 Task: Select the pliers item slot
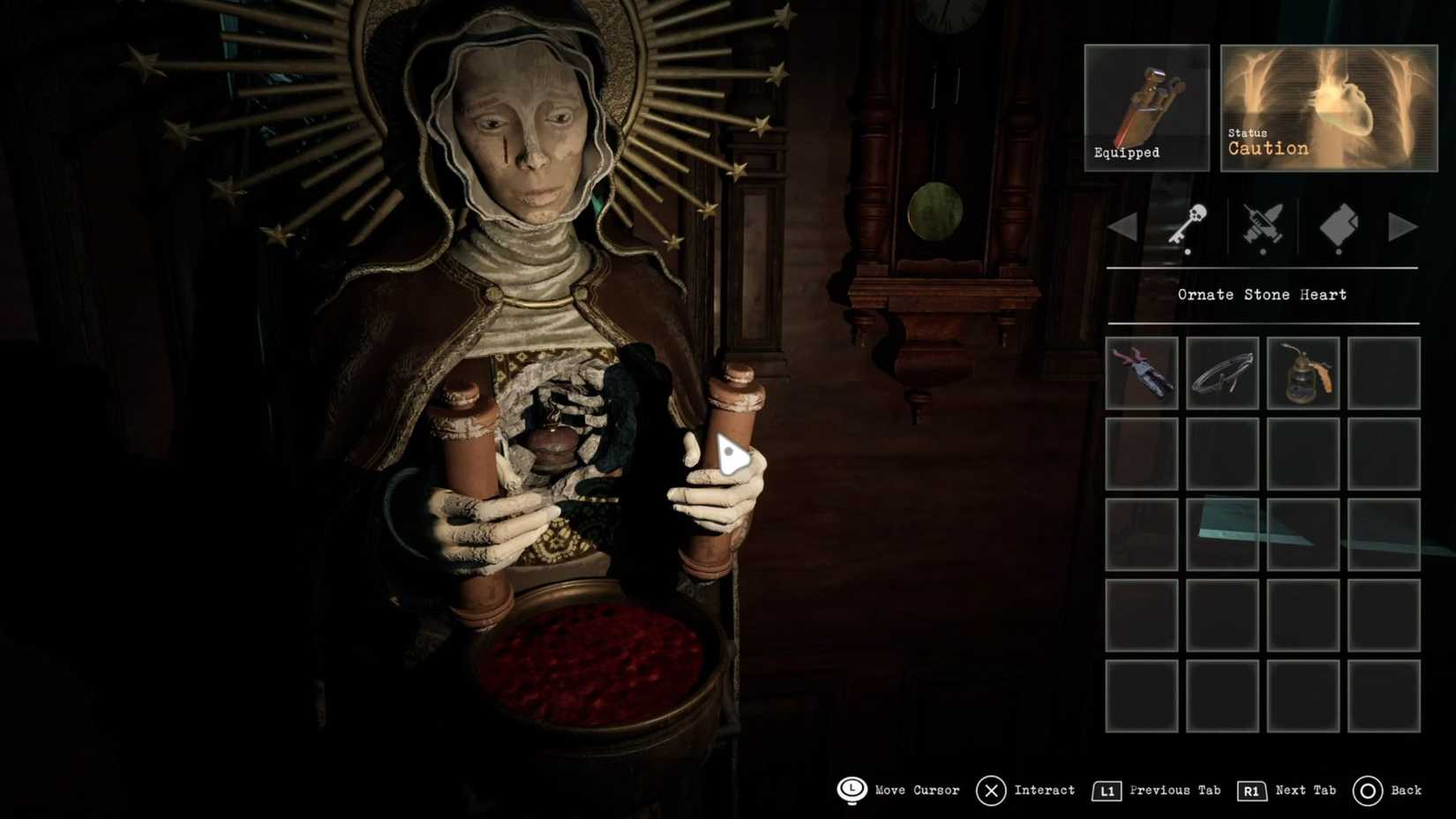[x=1141, y=372]
